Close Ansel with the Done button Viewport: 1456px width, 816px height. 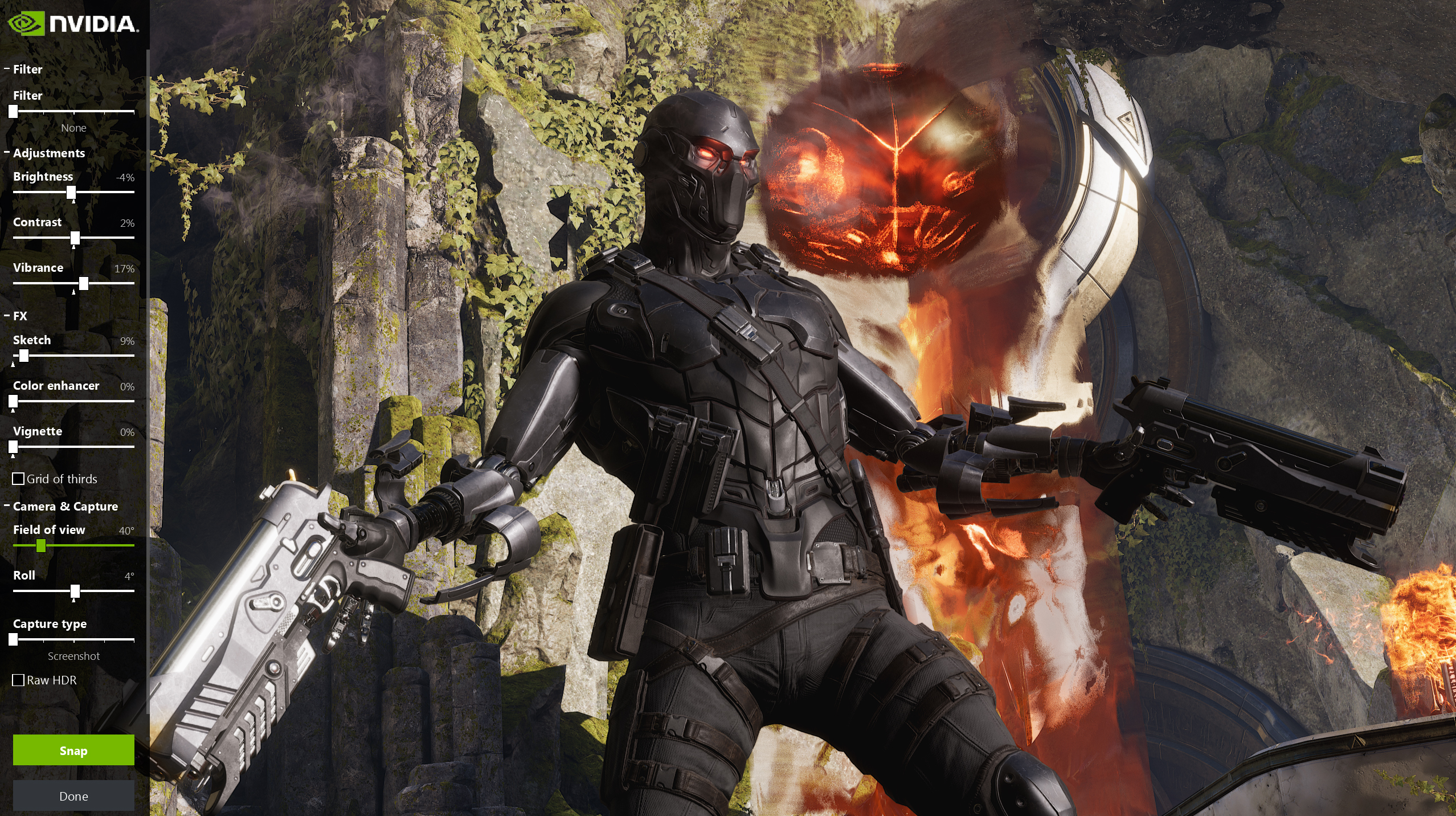pyautogui.click(x=73, y=796)
